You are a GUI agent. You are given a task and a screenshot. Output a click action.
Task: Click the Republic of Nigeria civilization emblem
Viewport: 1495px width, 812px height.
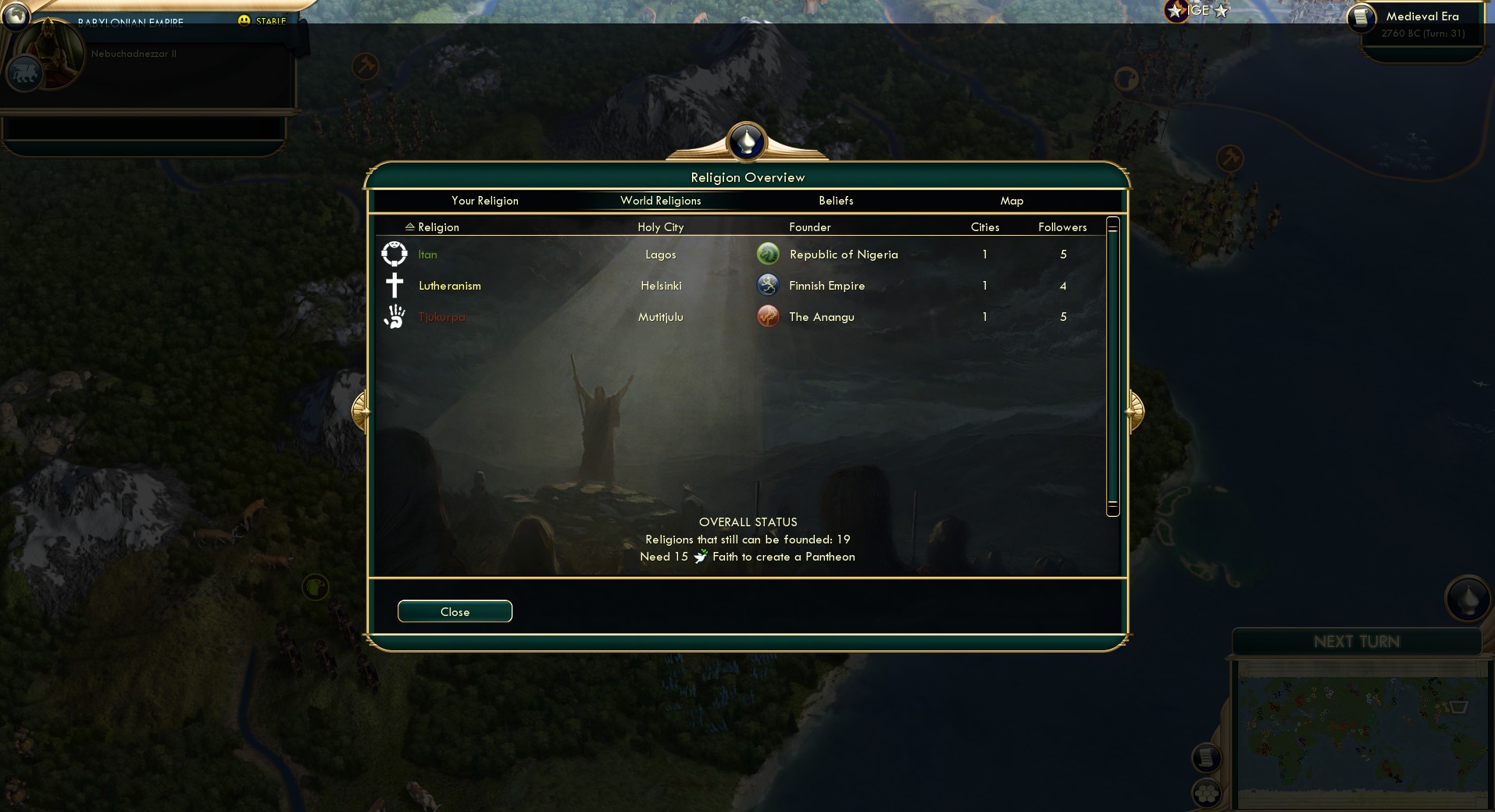pos(769,254)
